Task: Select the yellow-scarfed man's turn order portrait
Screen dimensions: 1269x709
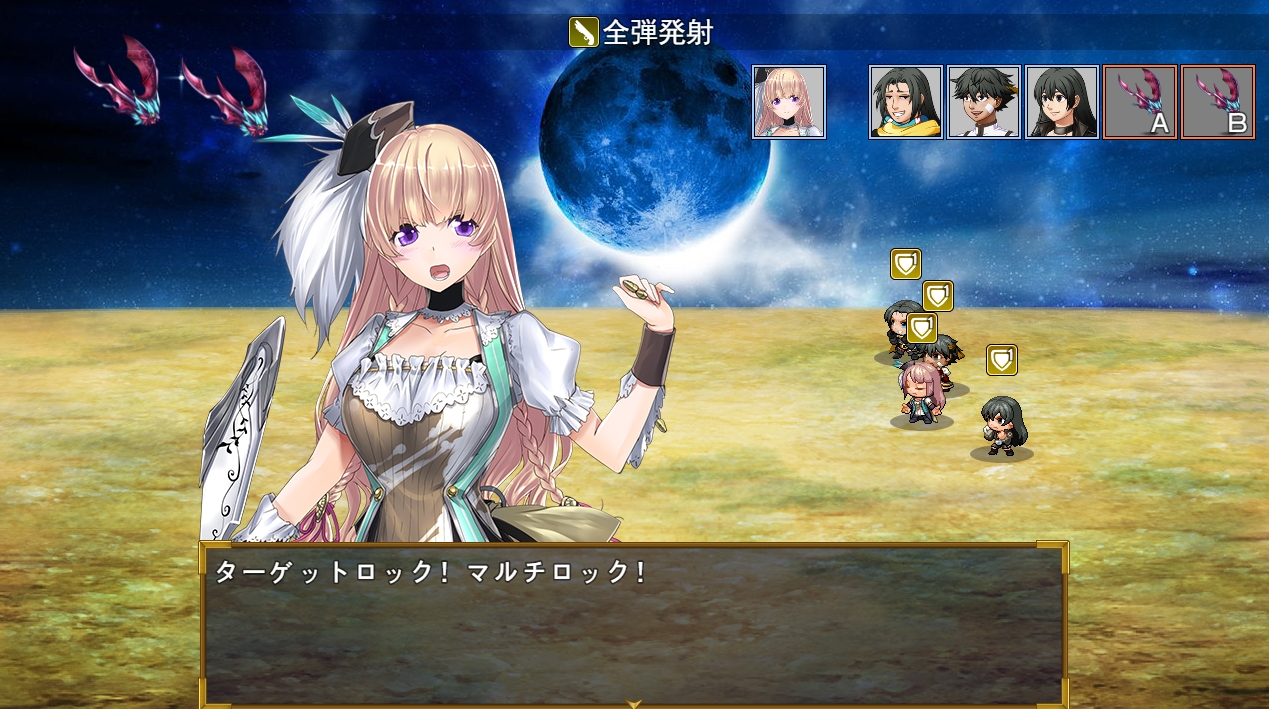Action: coord(906,102)
